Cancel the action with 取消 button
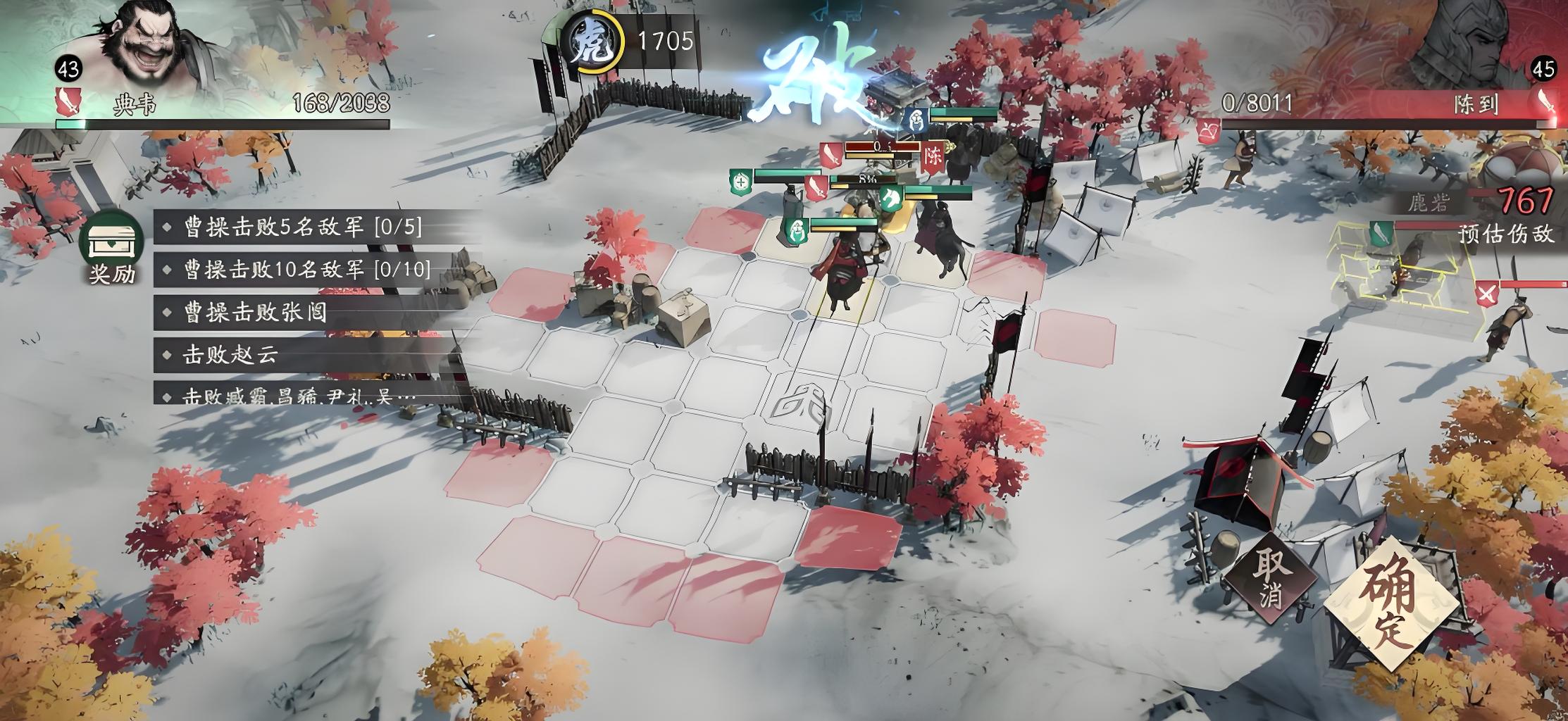This screenshot has height=721, width=1568. [x=1269, y=579]
